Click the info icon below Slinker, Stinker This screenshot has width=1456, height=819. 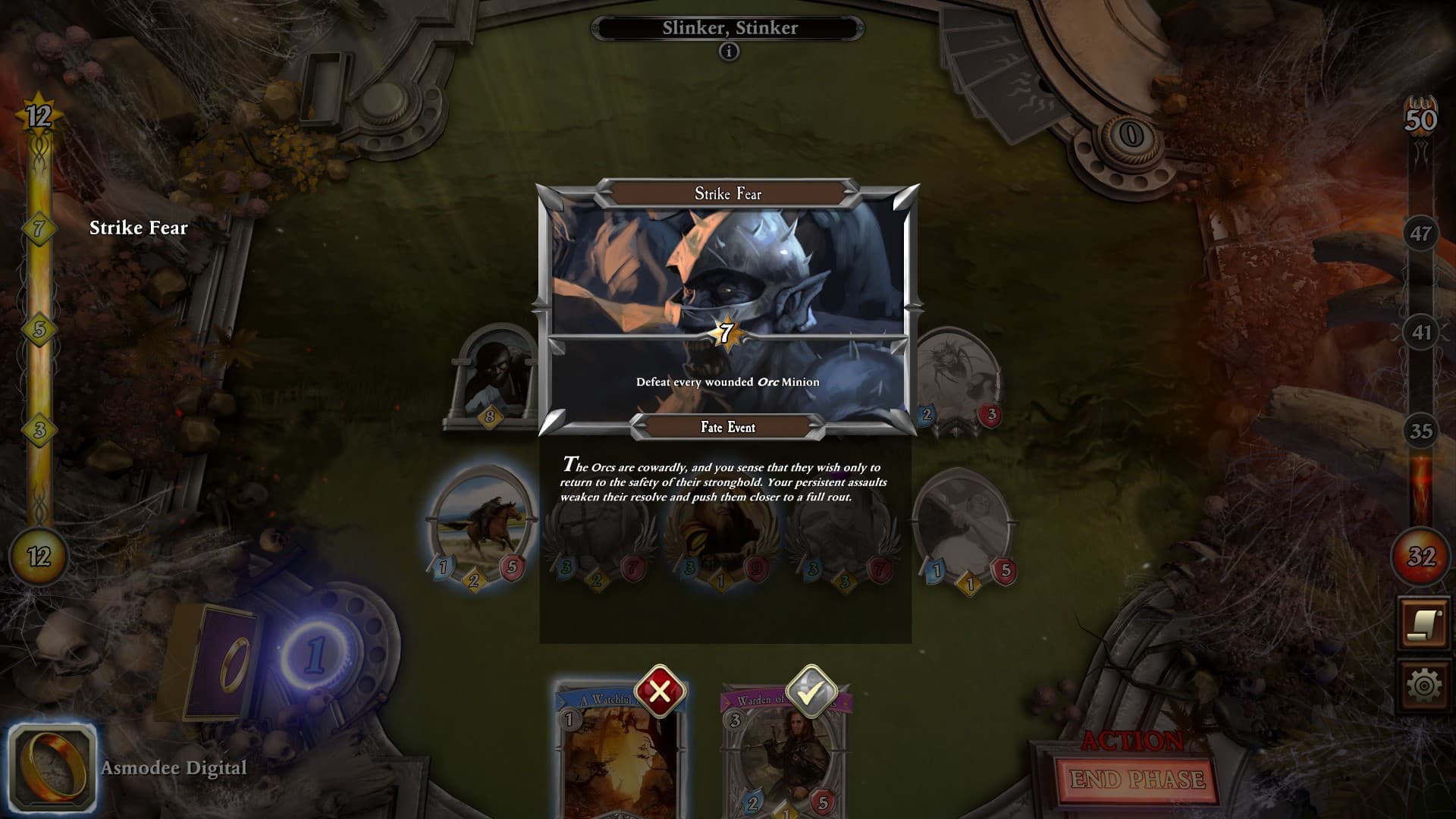(x=730, y=52)
